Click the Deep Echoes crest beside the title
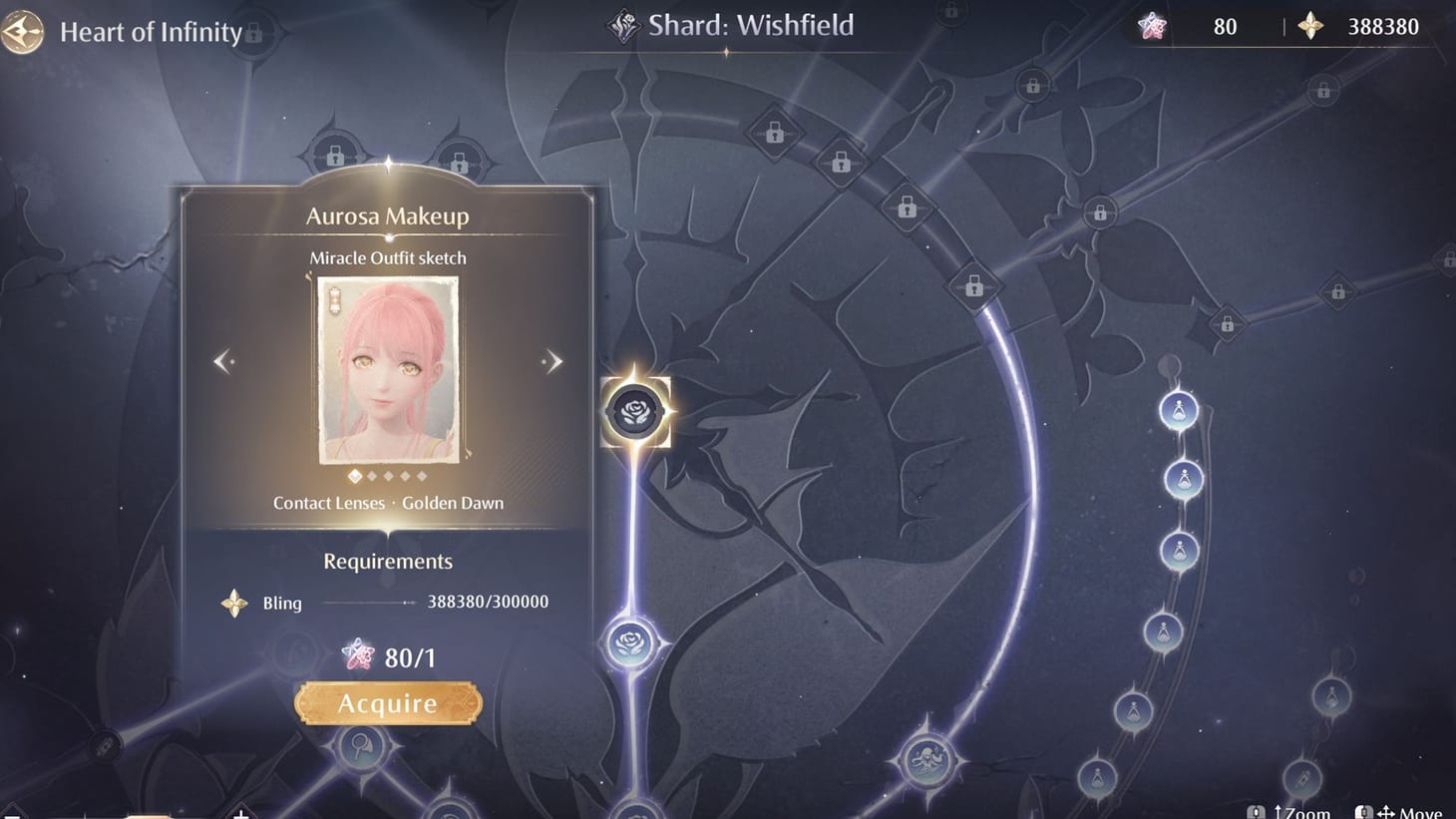The width and height of the screenshot is (1456, 819). pyautogui.click(x=623, y=24)
